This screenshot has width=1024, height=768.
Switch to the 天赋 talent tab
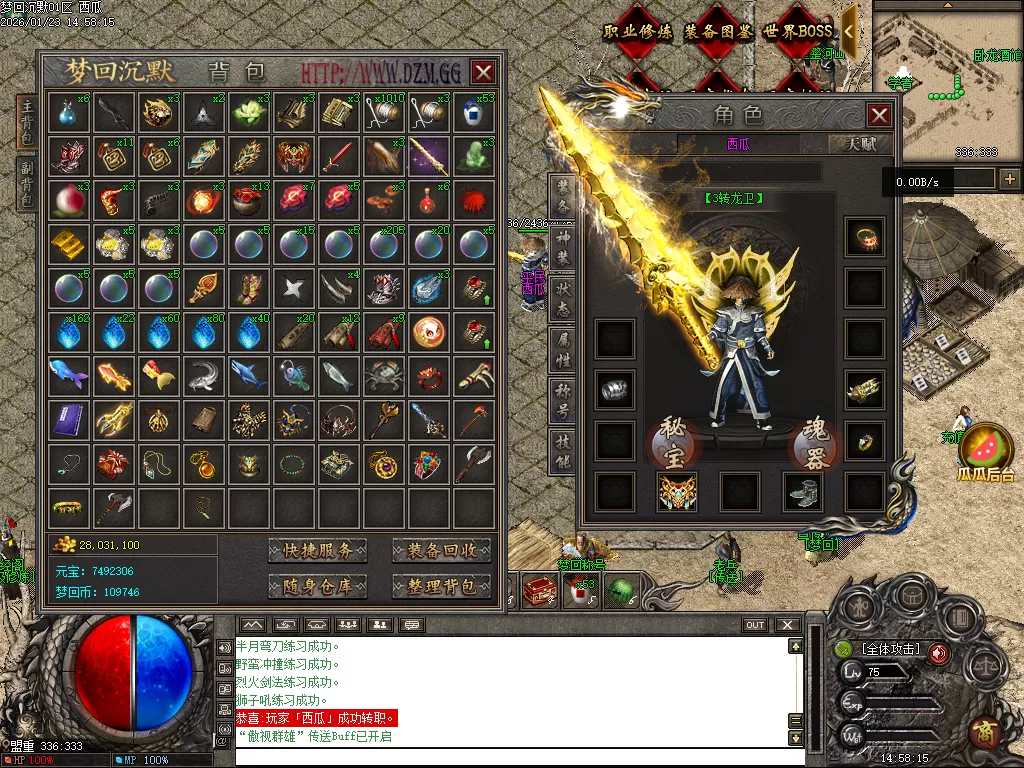(x=860, y=144)
